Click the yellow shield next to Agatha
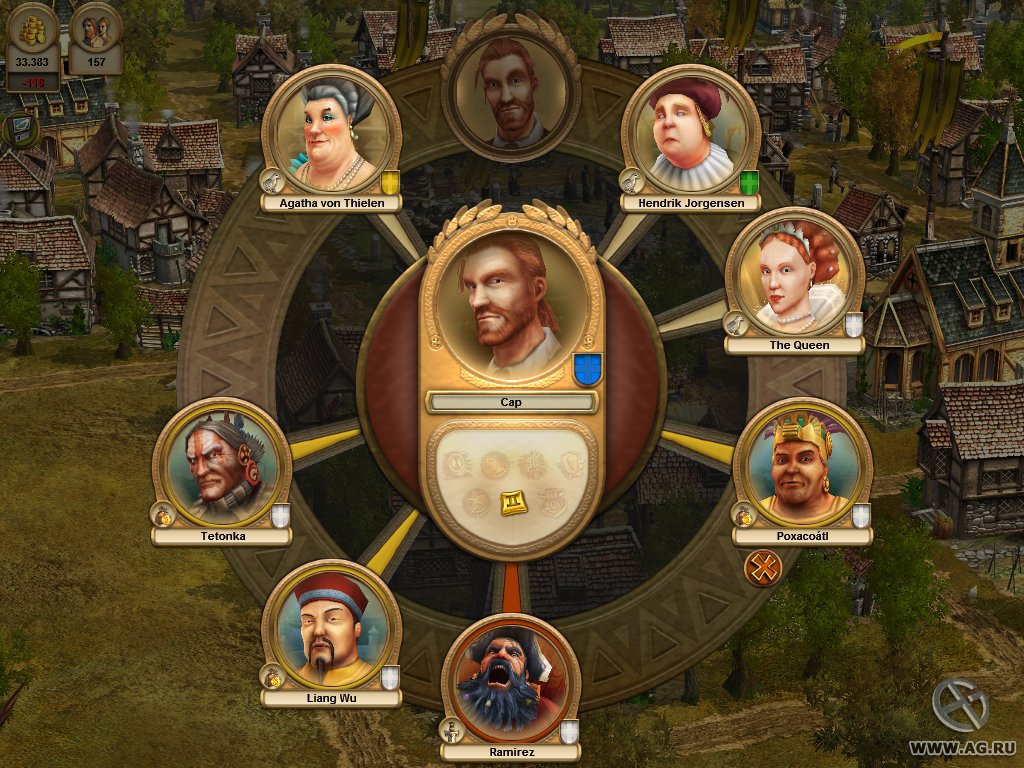 [x=391, y=182]
